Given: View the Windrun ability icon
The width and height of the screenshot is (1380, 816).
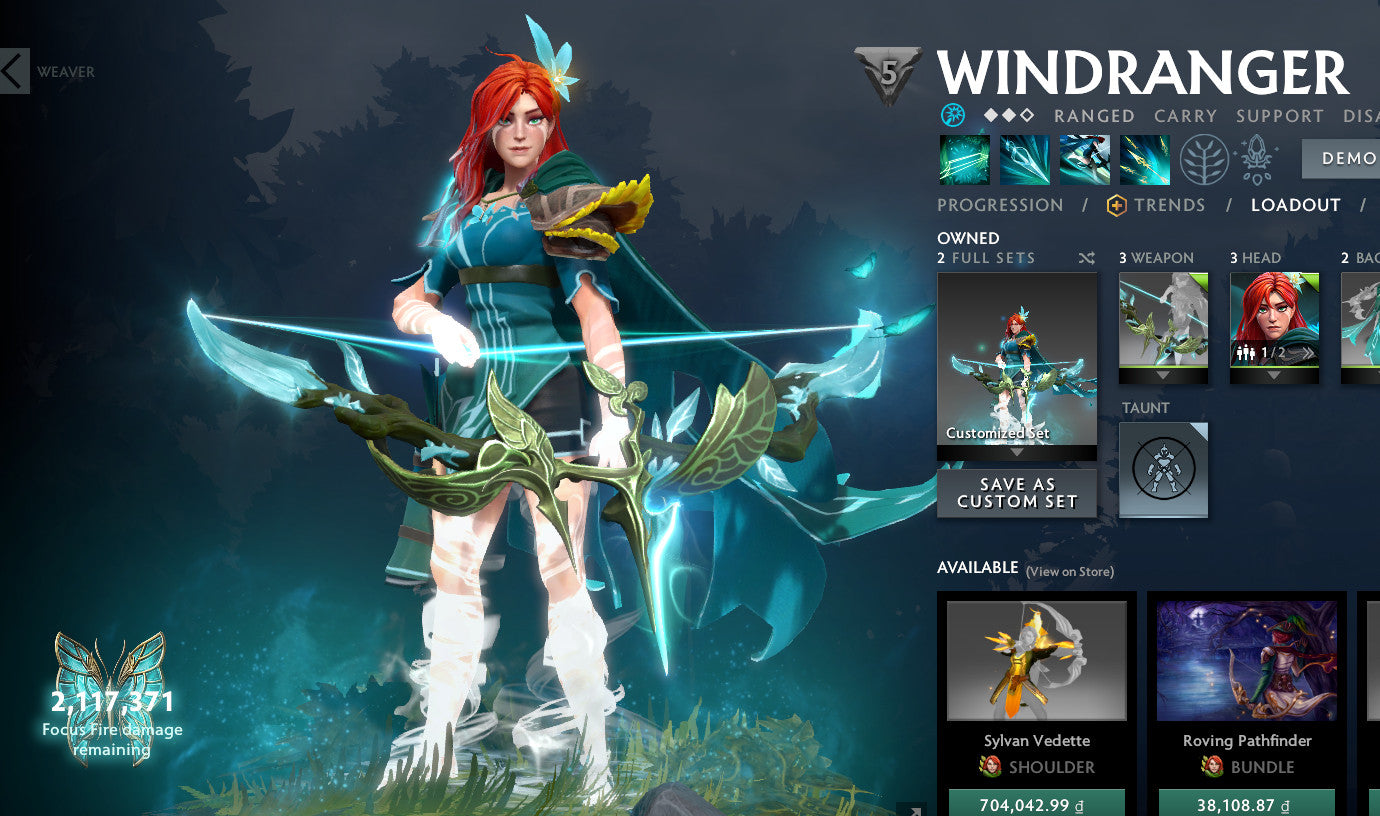Looking at the screenshot, I should pyautogui.click(x=1083, y=160).
